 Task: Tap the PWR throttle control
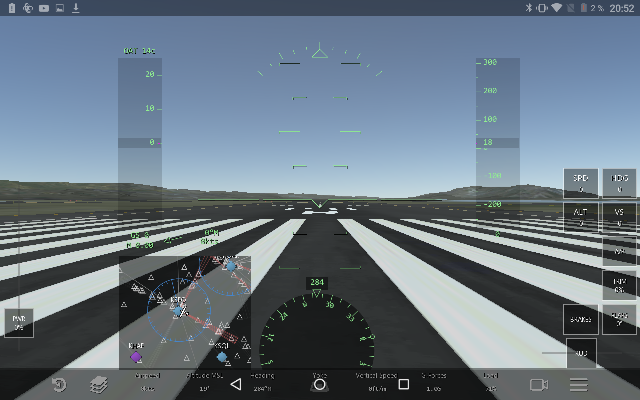coord(18,322)
